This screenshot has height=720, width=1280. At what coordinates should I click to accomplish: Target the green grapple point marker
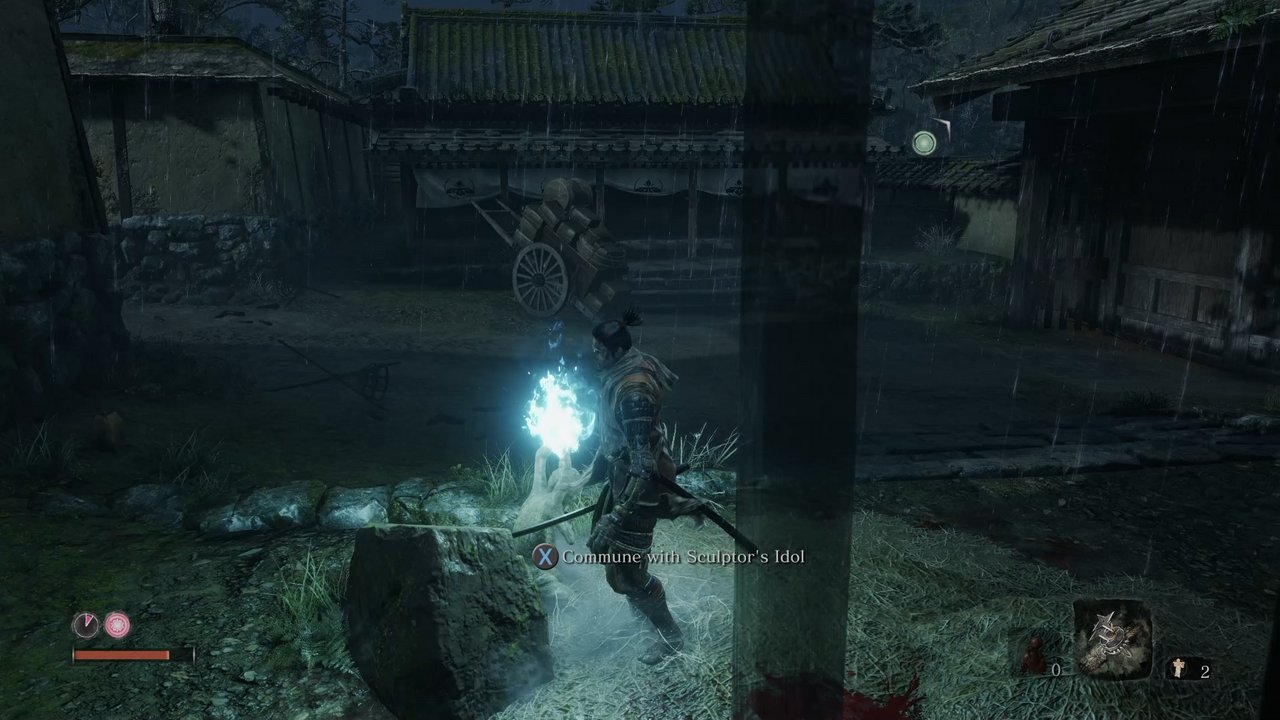point(924,143)
